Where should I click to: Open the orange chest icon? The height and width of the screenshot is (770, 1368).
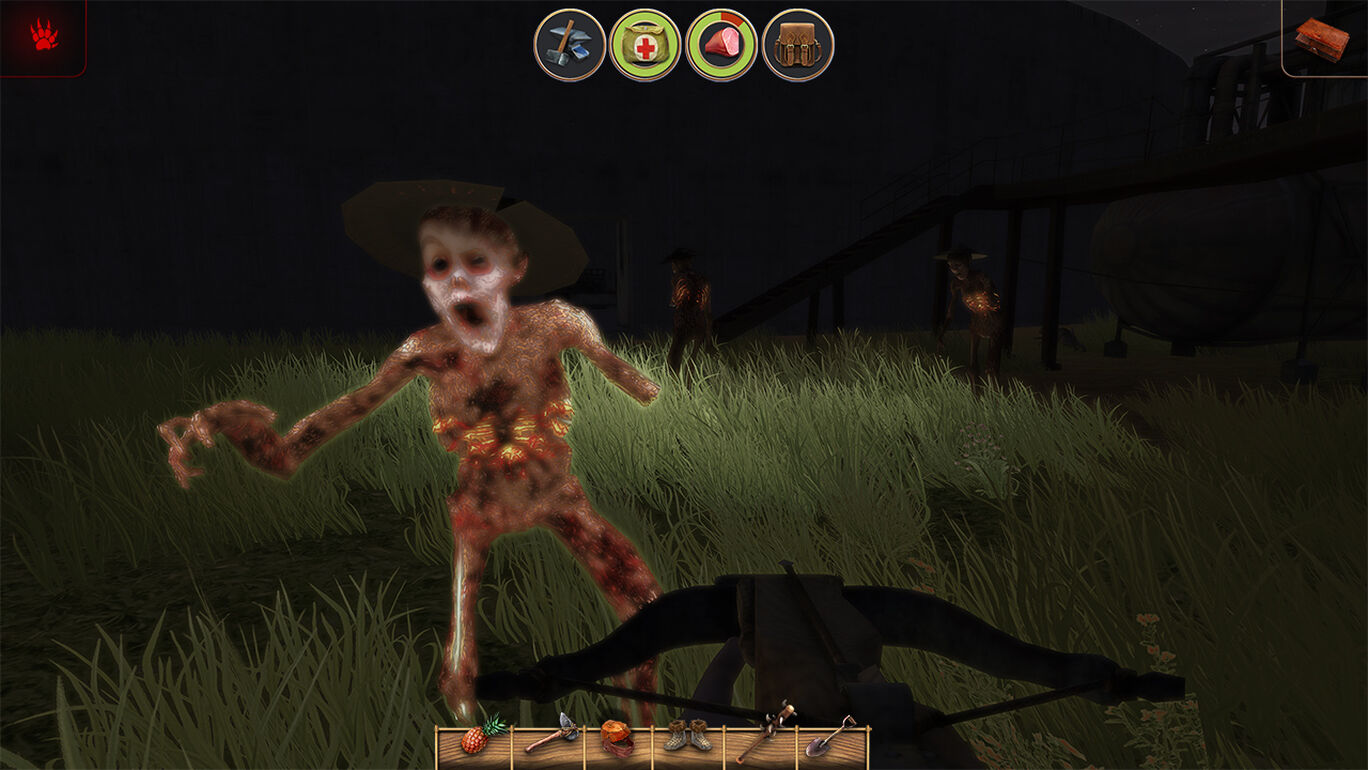[x=1322, y=37]
